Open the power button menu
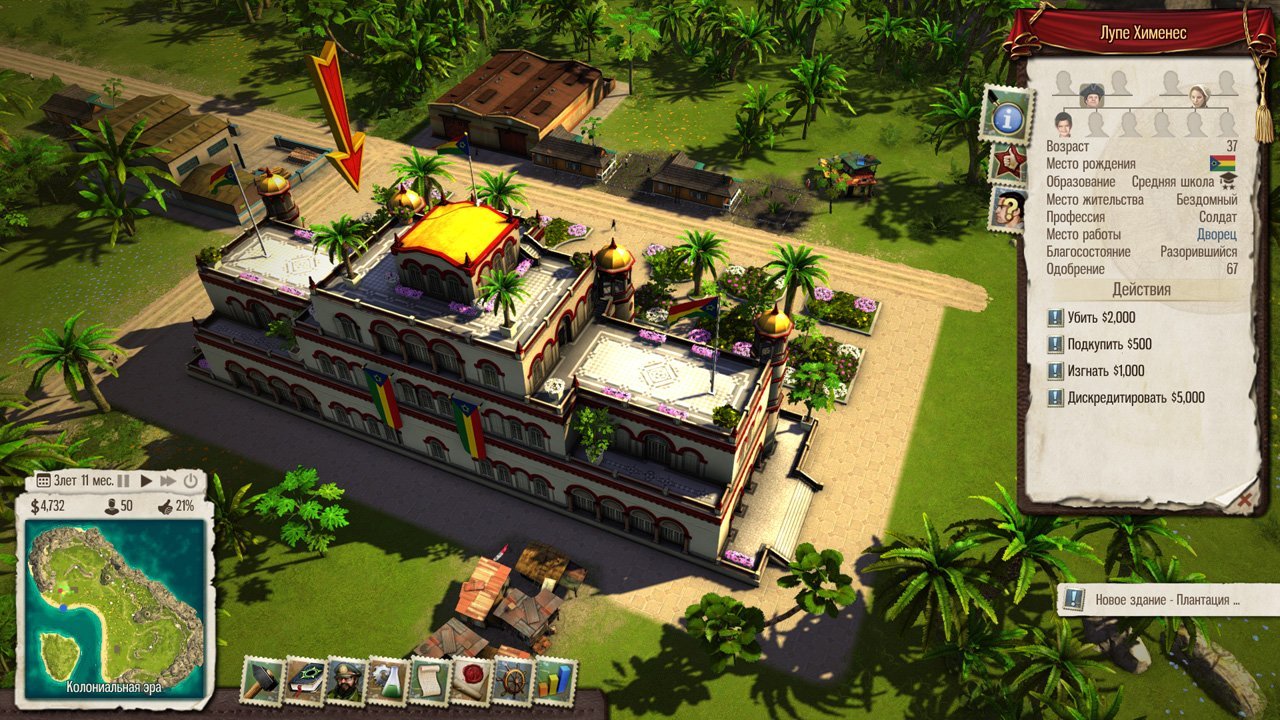 coord(190,481)
